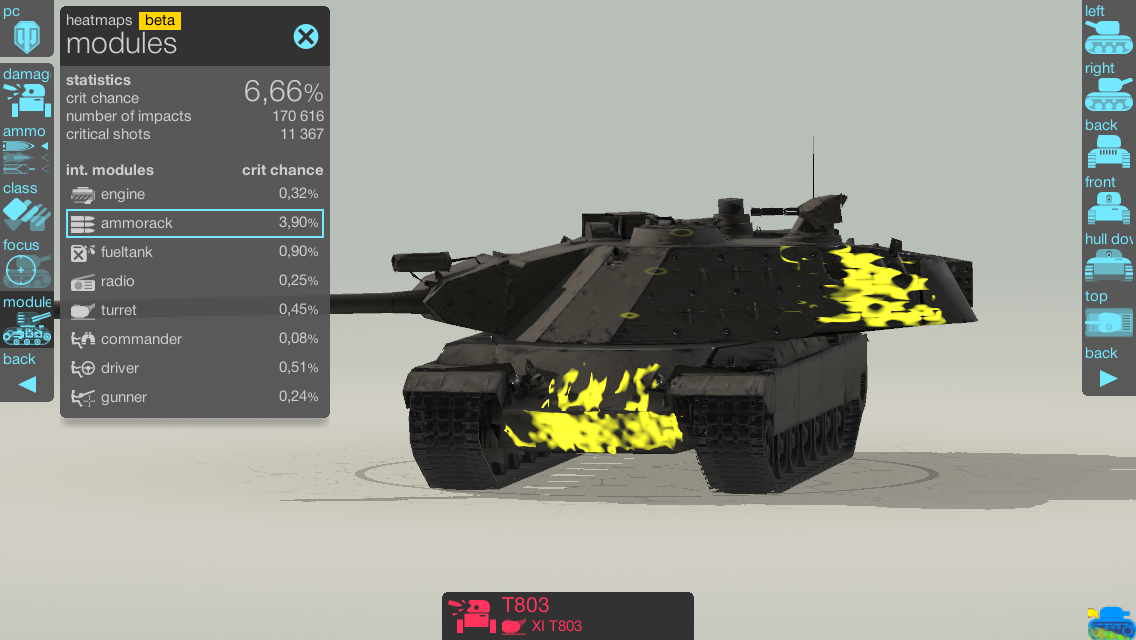Select the engine module row
The width and height of the screenshot is (1136, 640).
[195, 194]
